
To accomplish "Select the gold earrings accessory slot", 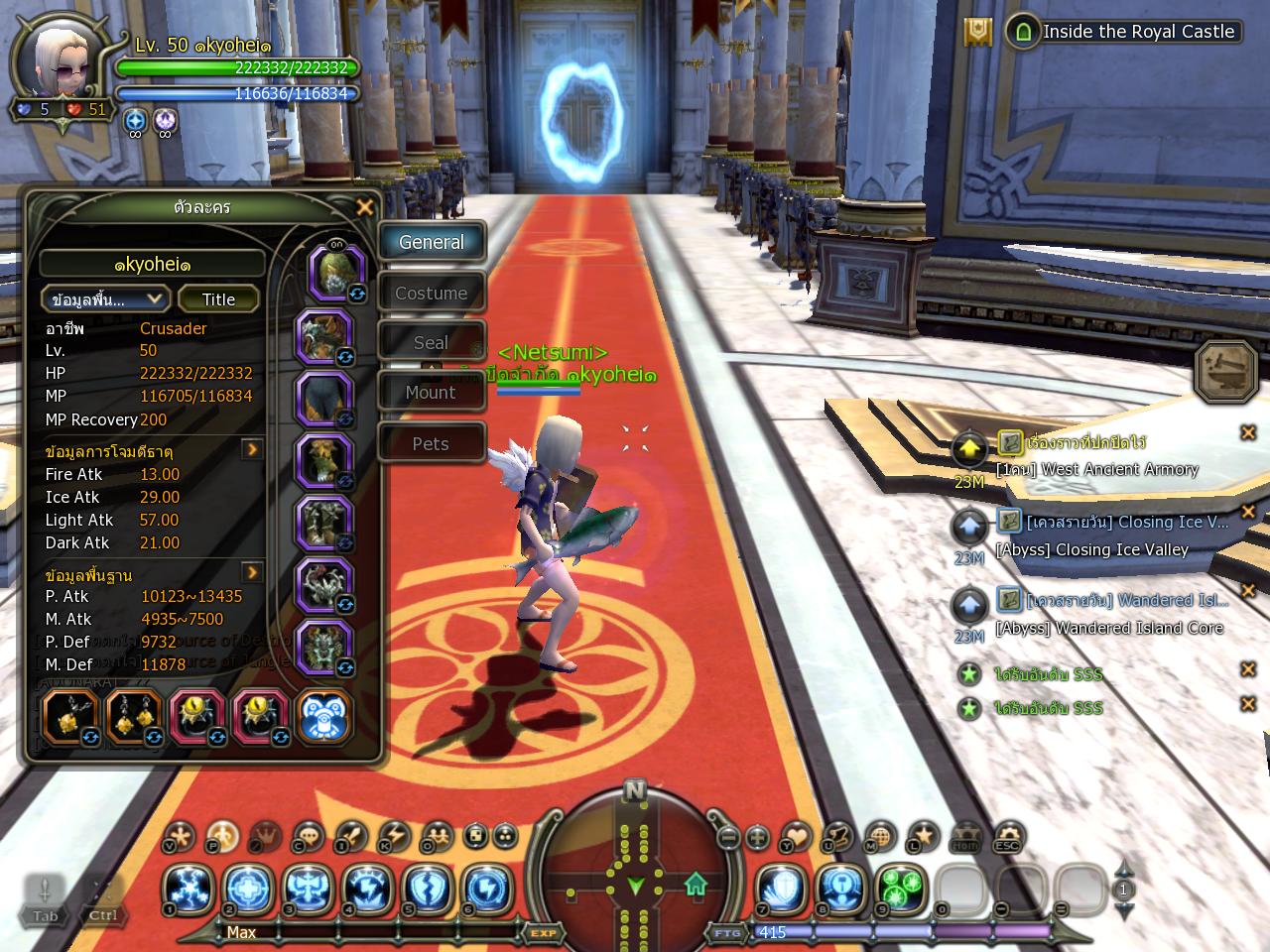I will coord(135,716).
